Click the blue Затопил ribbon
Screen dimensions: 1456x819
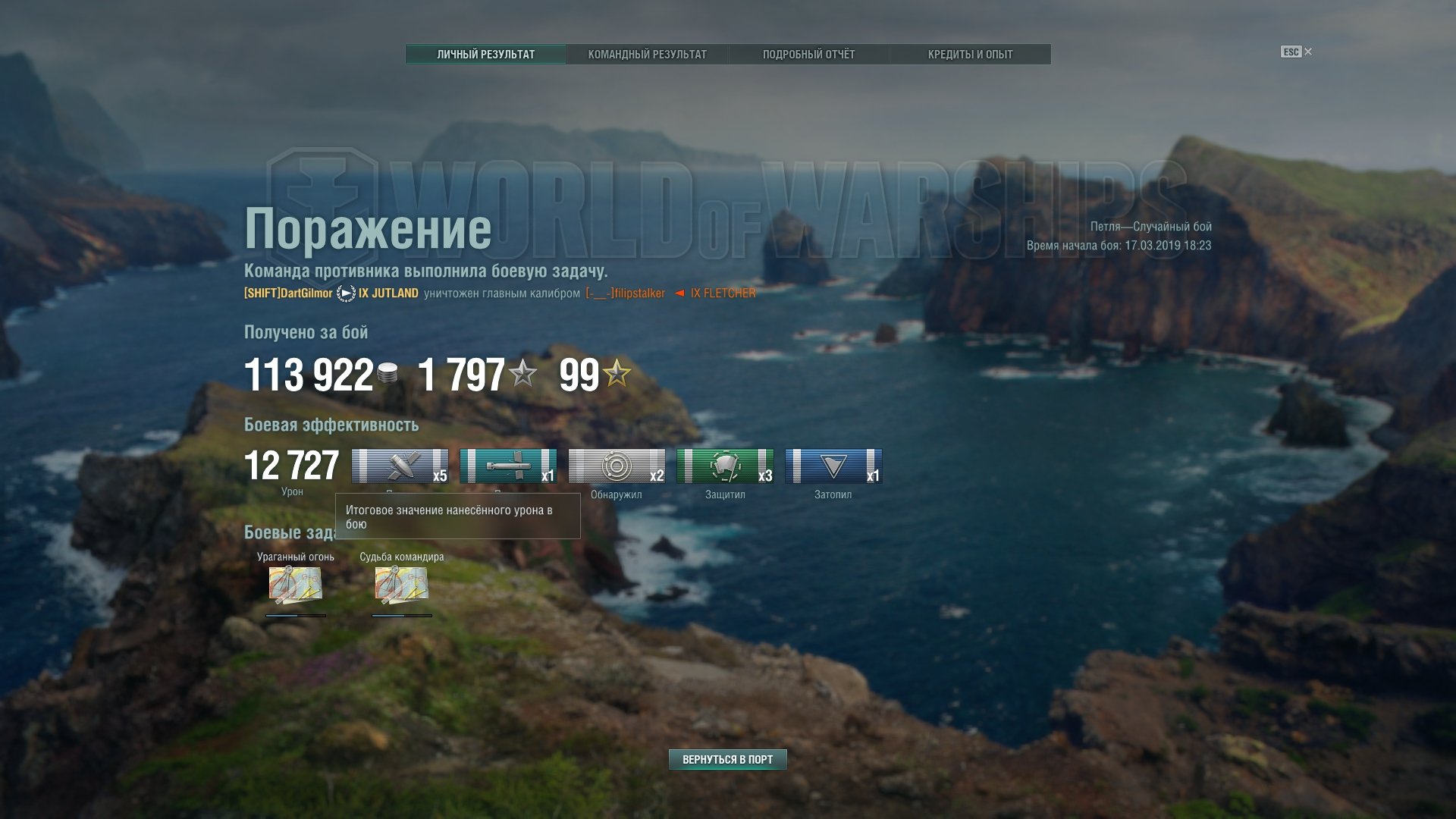pyautogui.click(x=833, y=466)
